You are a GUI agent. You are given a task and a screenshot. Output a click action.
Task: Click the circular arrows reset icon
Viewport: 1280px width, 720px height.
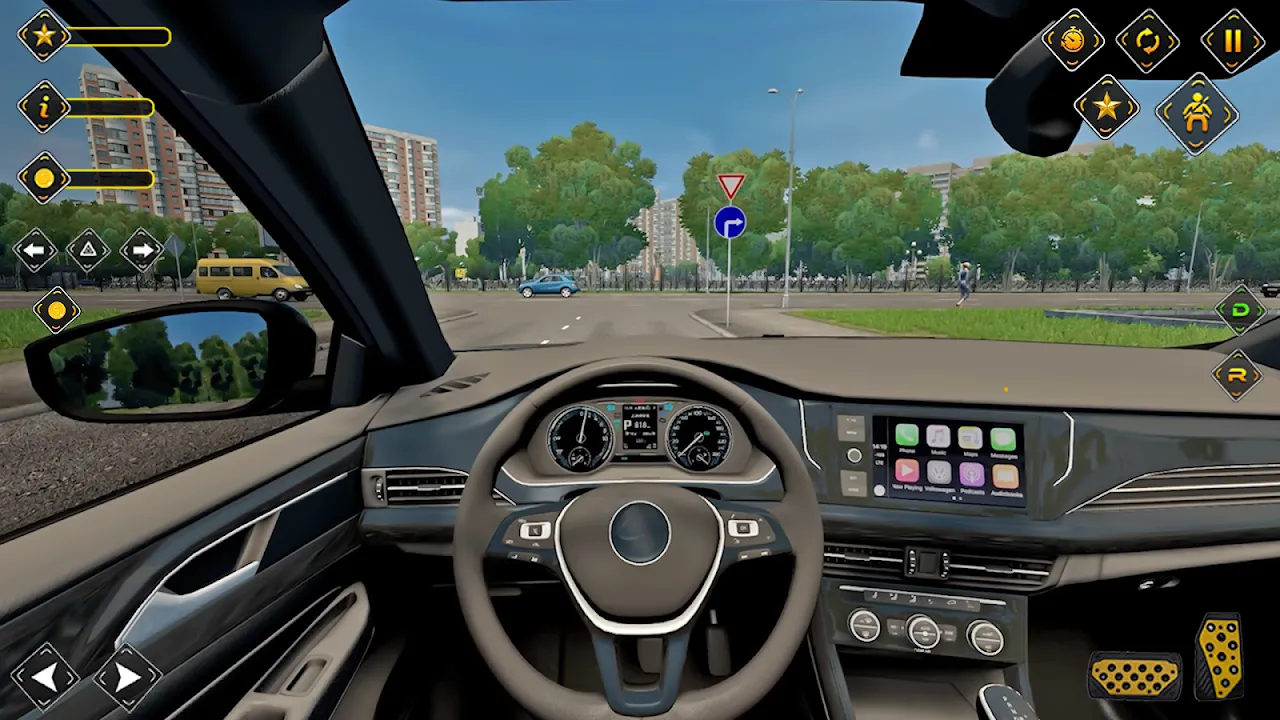point(1148,41)
